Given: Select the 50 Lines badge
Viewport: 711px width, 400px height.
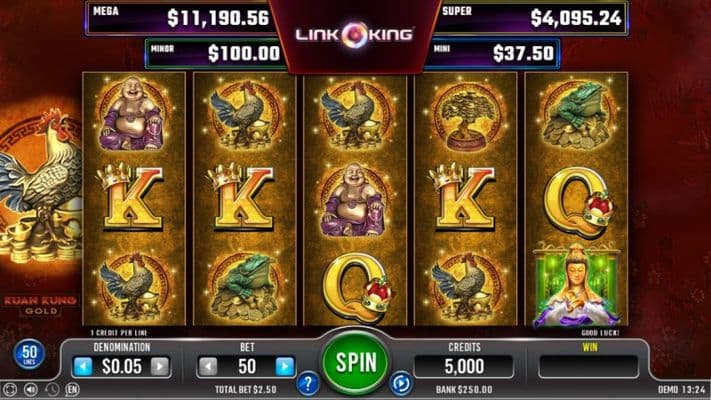Looking at the screenshot, I should [27, 355].
